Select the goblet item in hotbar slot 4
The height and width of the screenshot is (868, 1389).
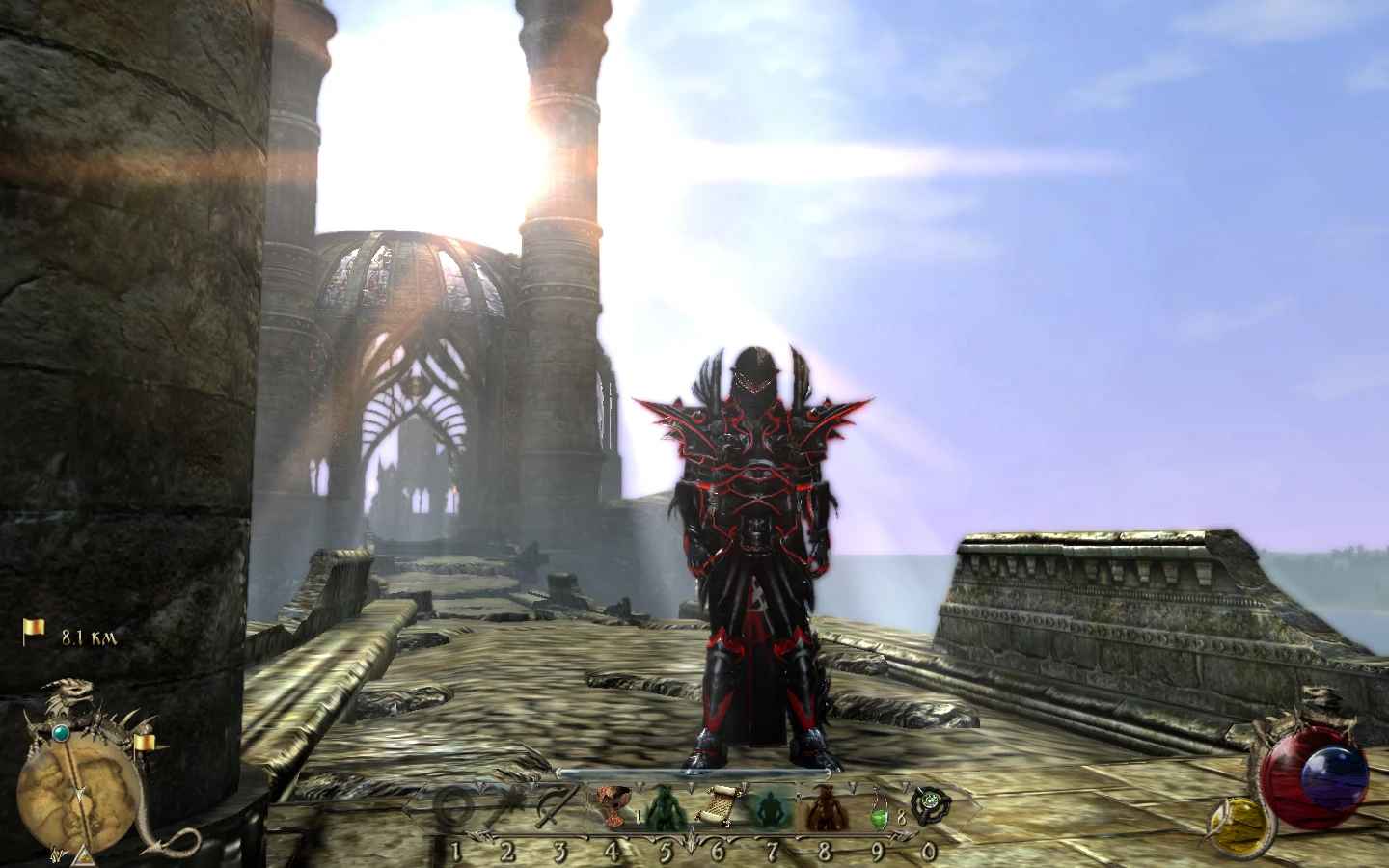click(614, 806)
